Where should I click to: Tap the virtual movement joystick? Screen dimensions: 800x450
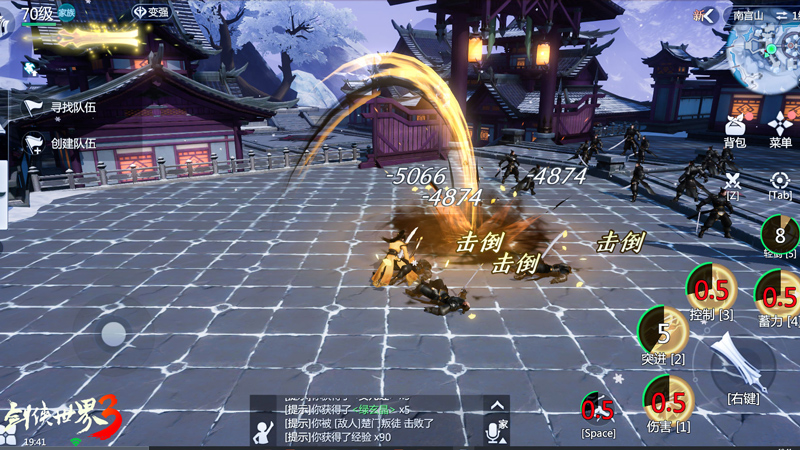pyautogui.click(x=113, y=333)
